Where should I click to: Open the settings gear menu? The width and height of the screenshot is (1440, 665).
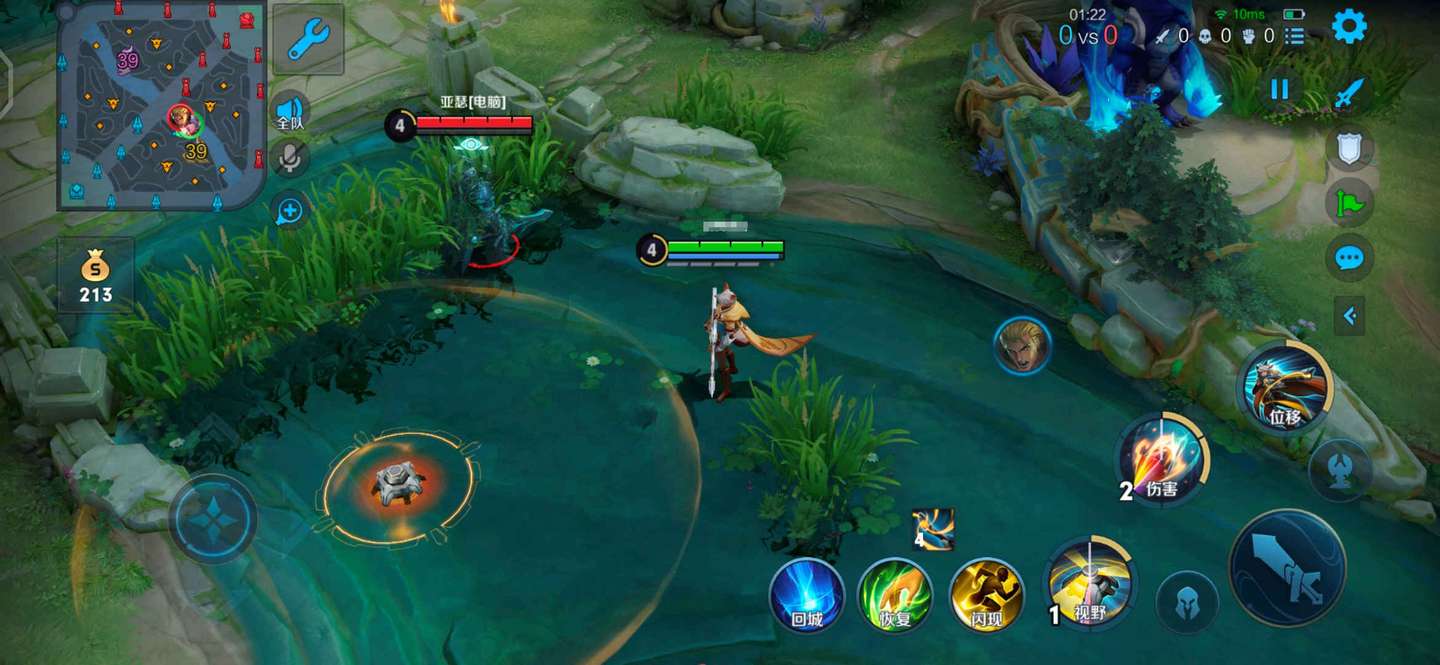[x=1349, y=27]
